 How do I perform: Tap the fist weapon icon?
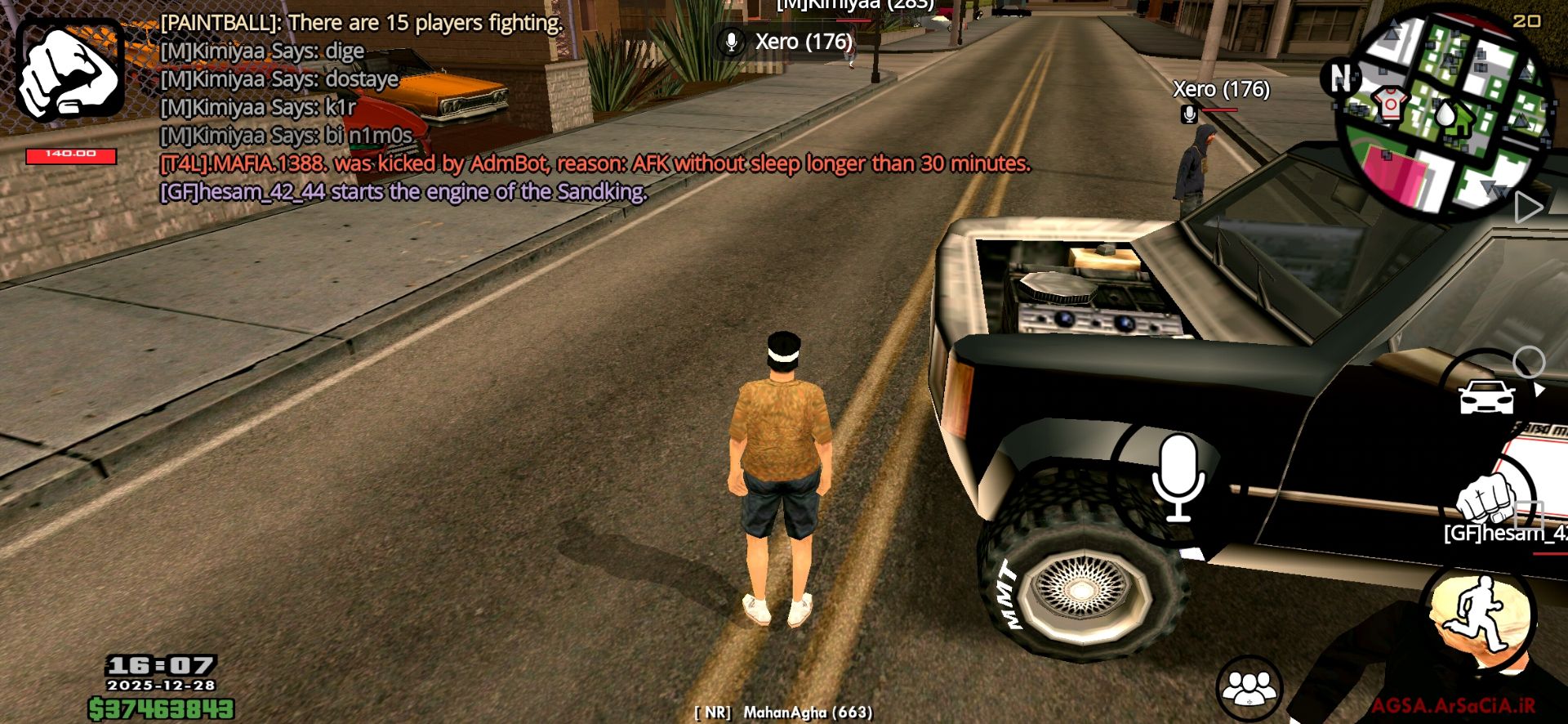71,70
